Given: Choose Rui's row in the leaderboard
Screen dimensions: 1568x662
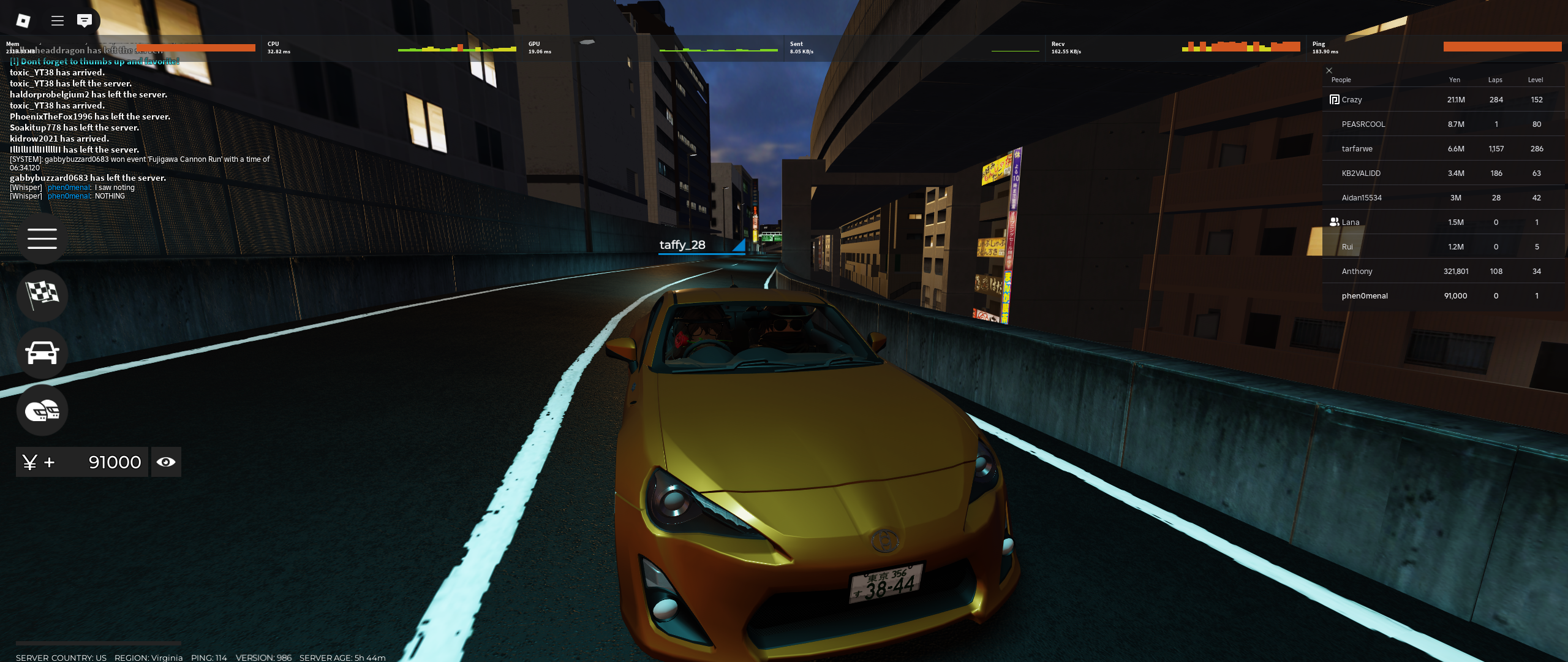Looking at the screenshot, I should [1347, 247].
